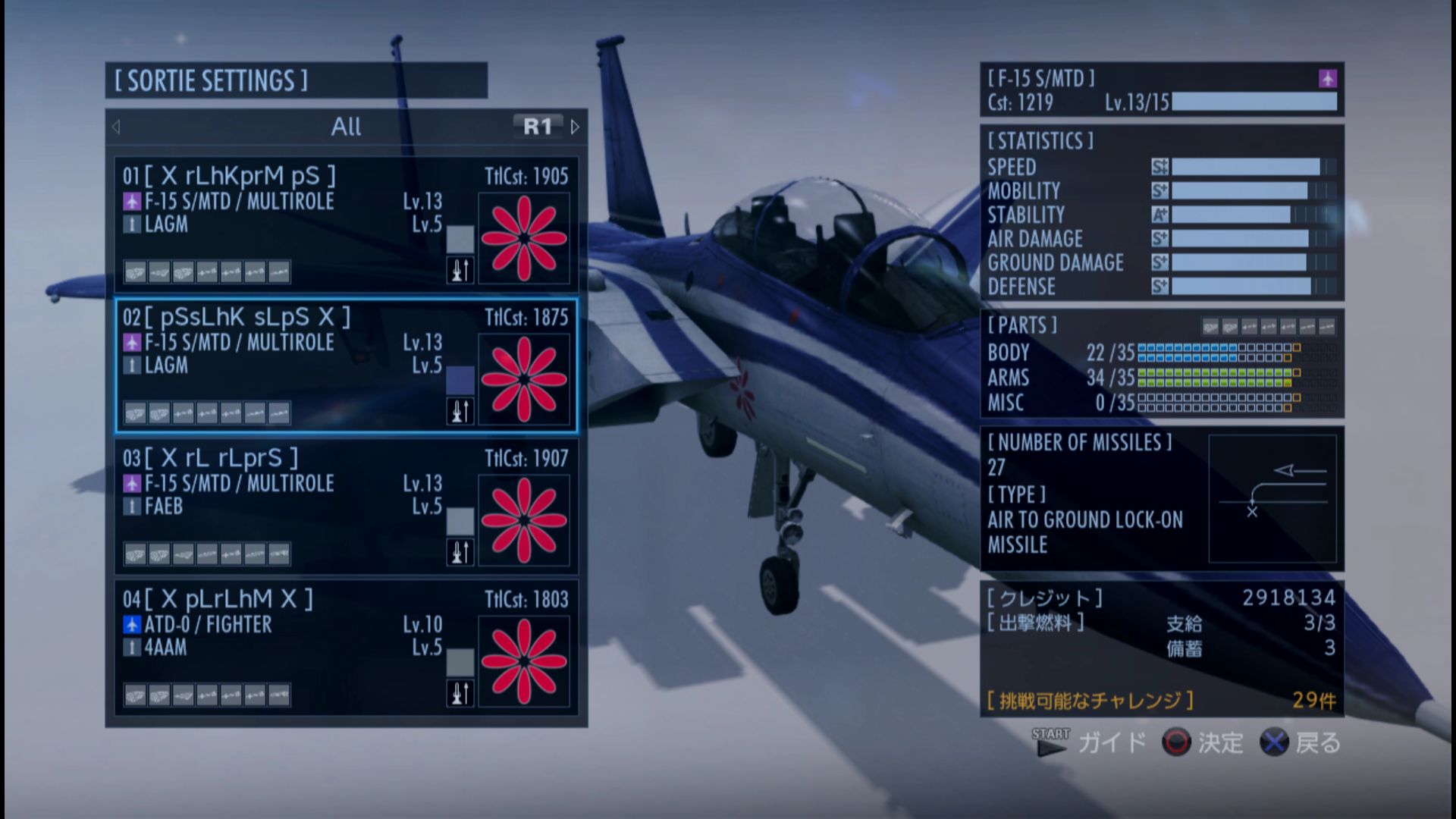Image resolution: width=1456 pixels, height=819 pixels.
Task: Select the red flower emblem of set 04
Action: [x=524, y=661]
